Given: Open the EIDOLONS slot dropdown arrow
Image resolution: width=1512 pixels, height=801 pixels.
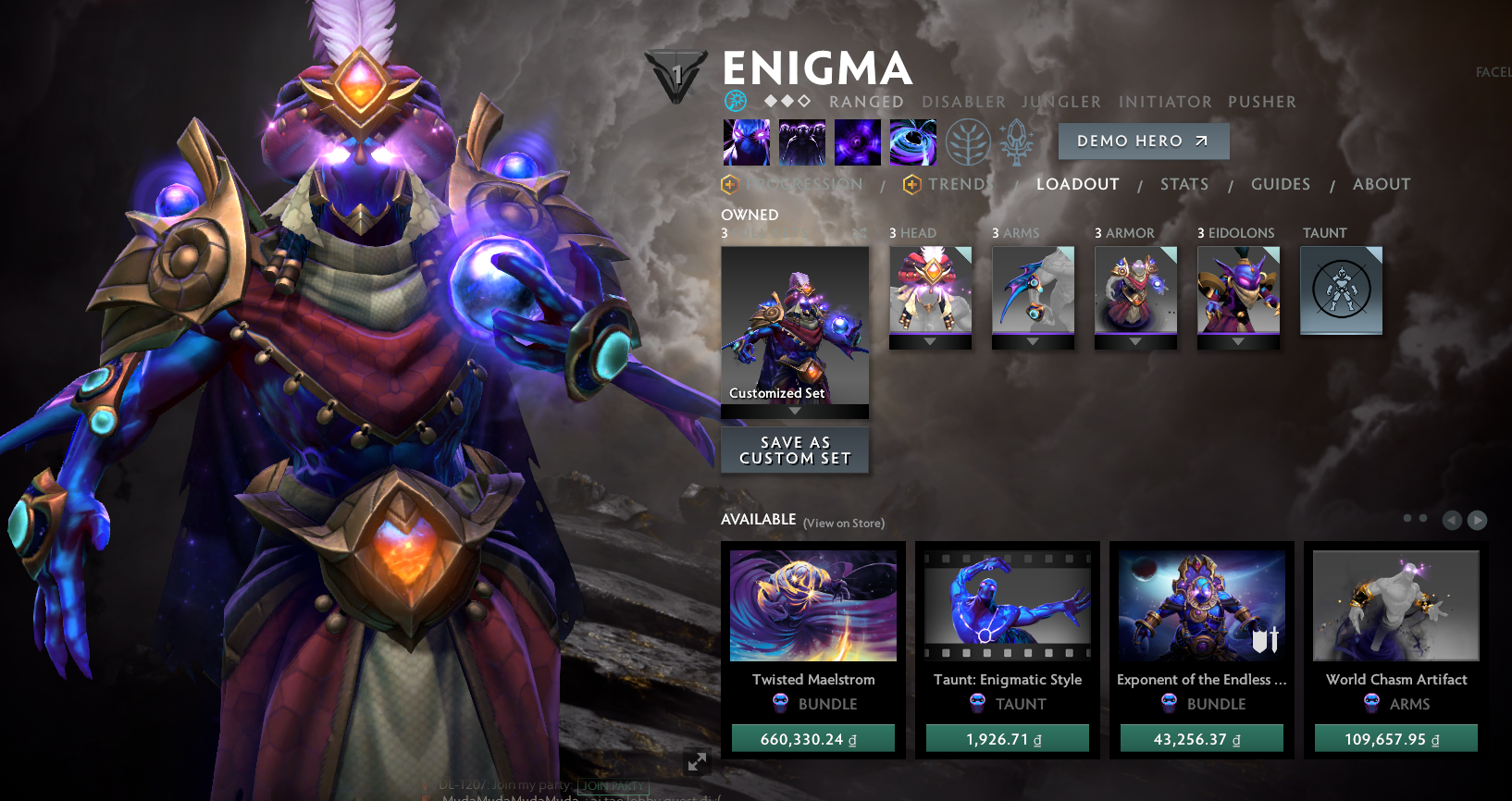Looking at the screenshot, I should 1239,342.
